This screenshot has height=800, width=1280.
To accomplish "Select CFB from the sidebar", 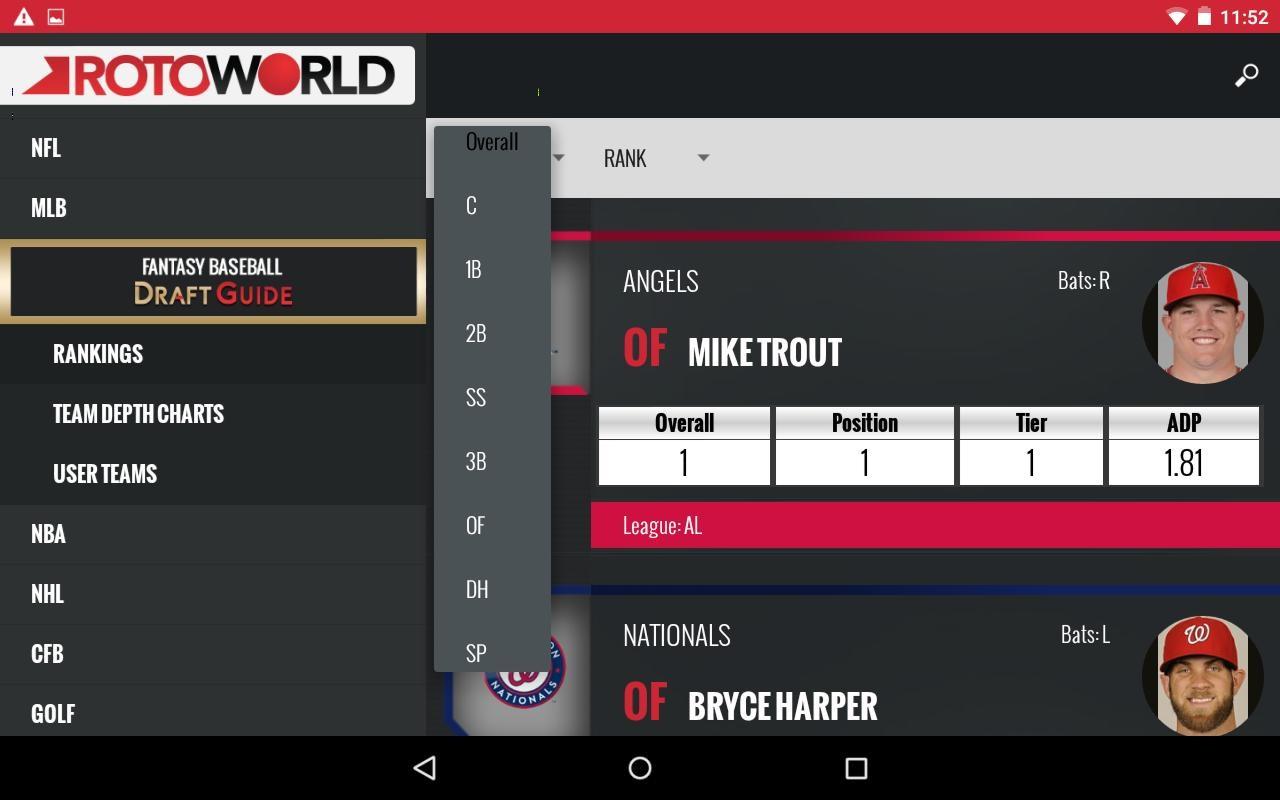I will pyautogui.click(x=47, y=654).
